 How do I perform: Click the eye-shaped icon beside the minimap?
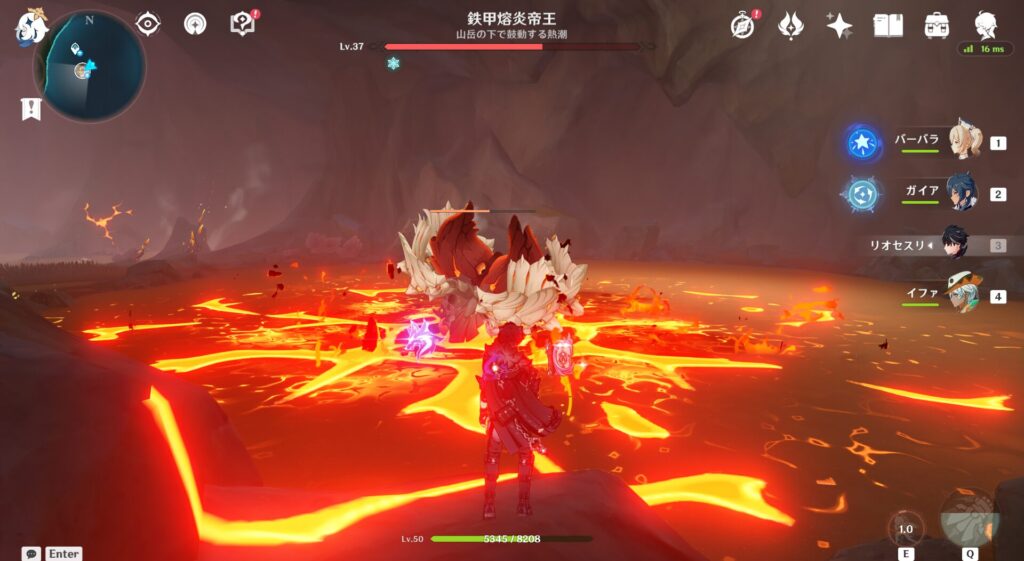point(148,23)
